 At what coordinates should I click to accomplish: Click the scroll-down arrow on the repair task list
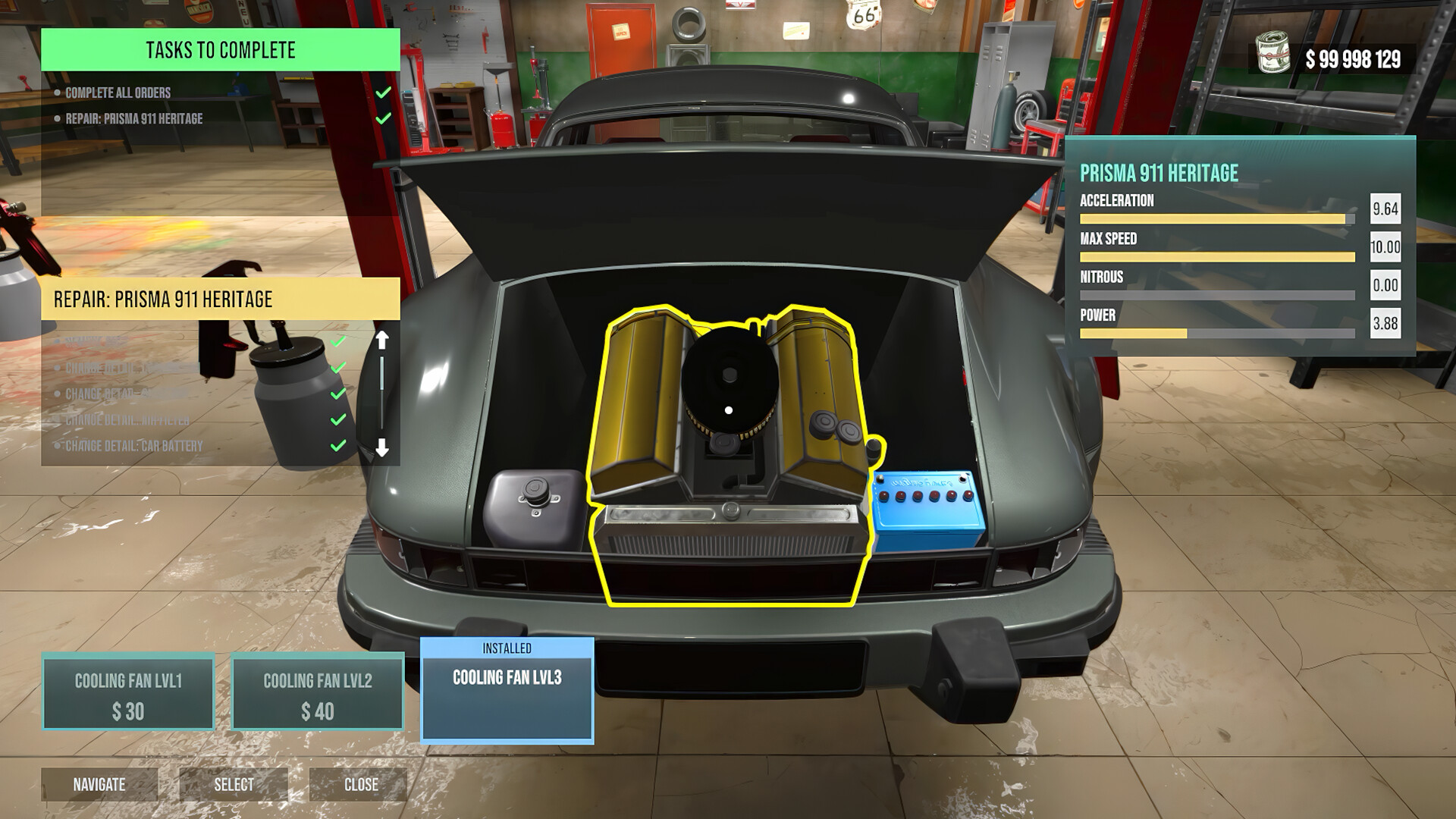point(381,446)
